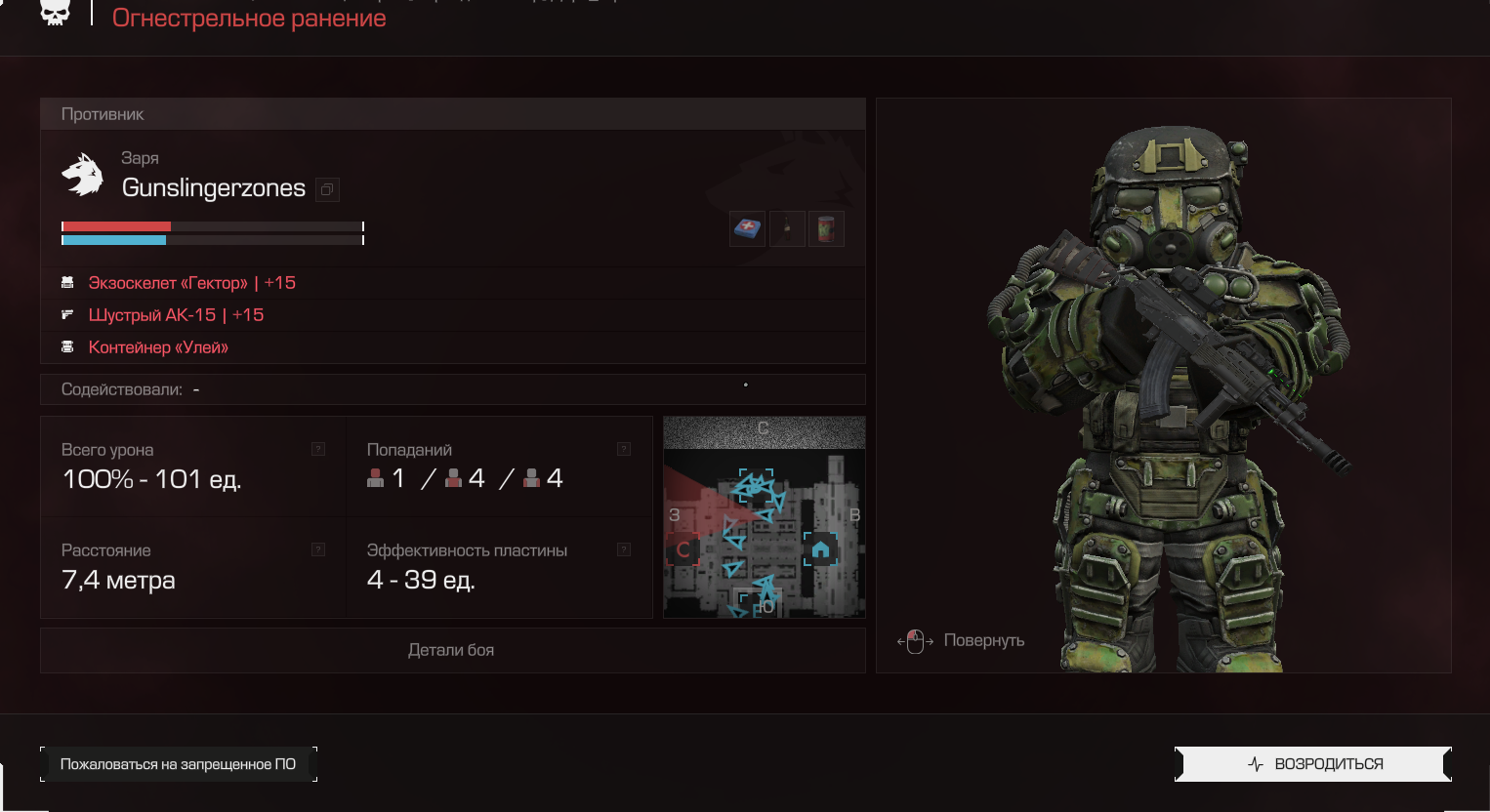Open the Контейнер «Улей» entry
The image size is (1490, 812).
tap(158, 347)
